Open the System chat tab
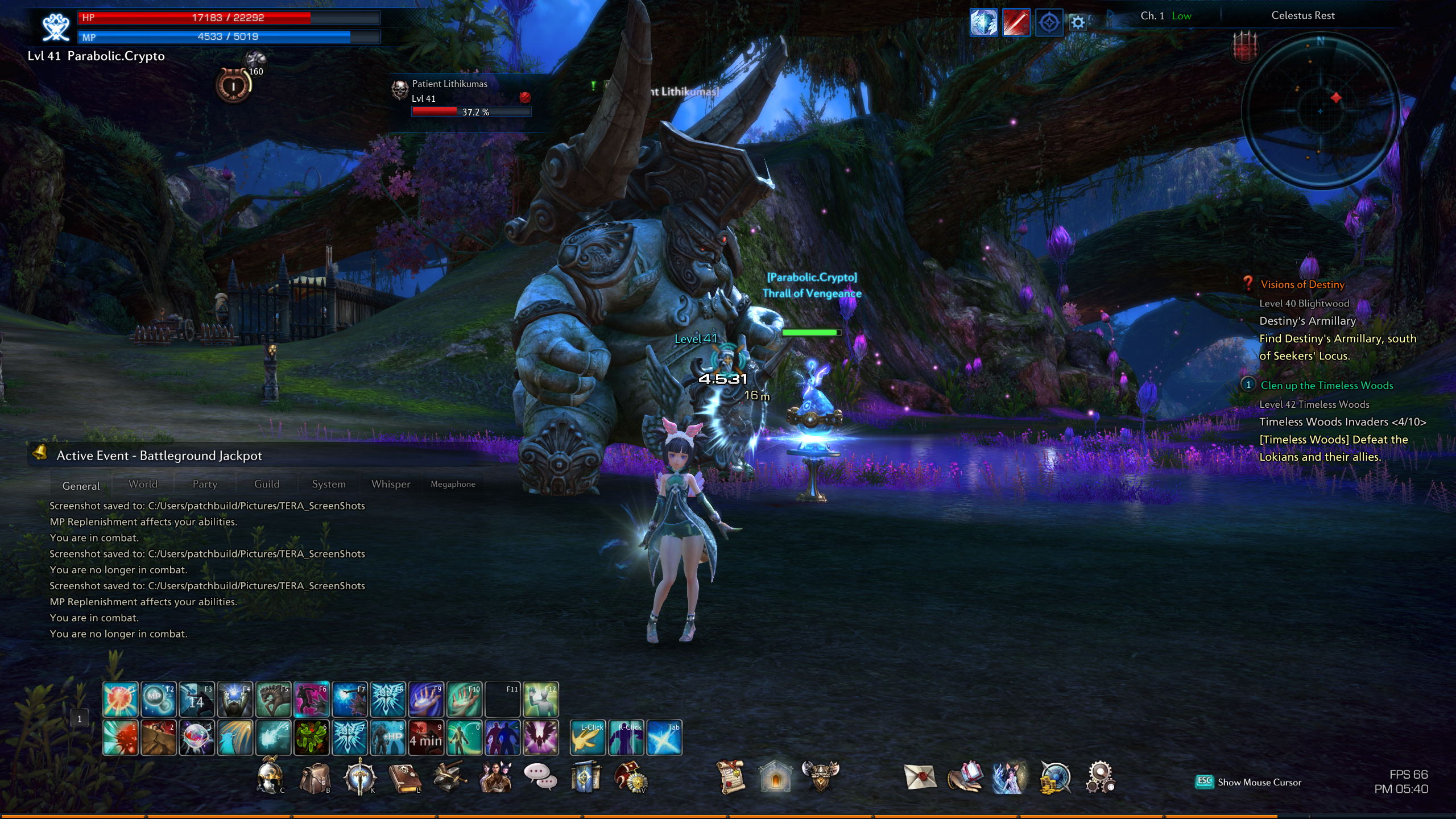 tap(329, 484)
